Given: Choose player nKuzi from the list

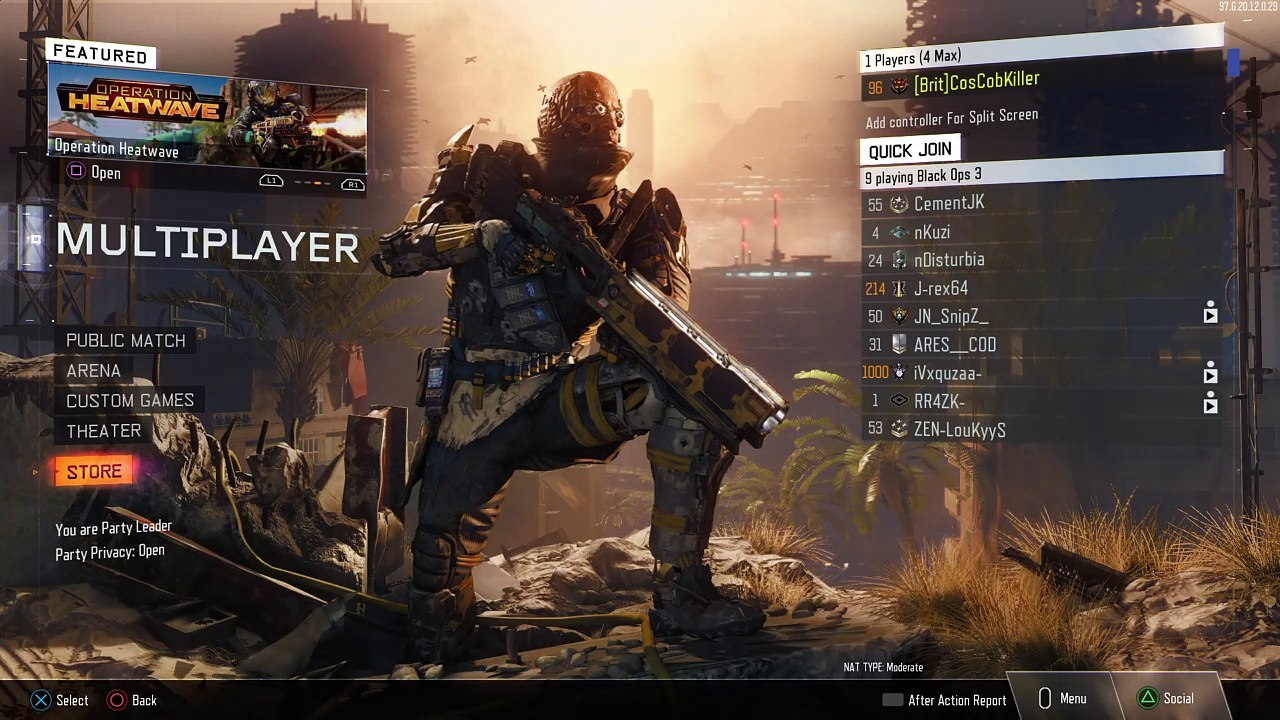Looking at the screenshot, I should (x=931, y=233).
